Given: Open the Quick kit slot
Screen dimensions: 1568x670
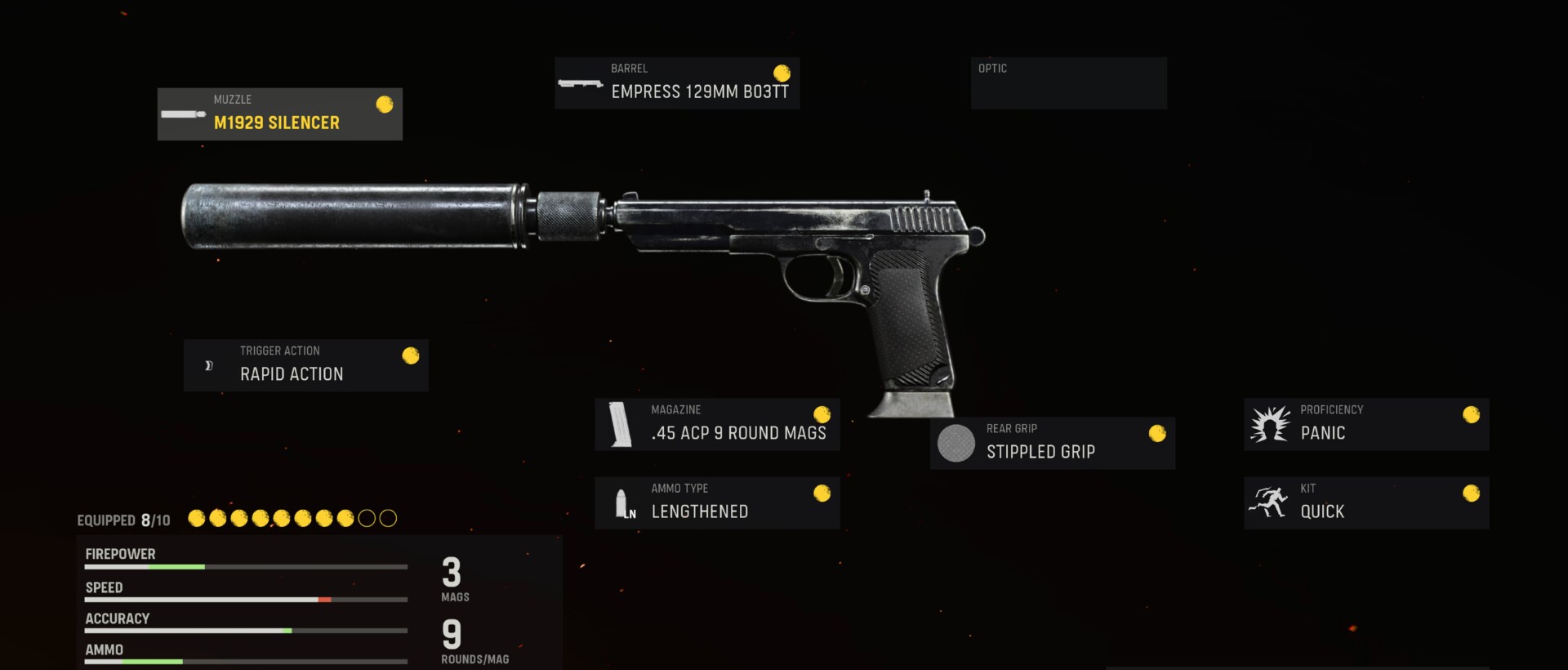Looking at the screenshot, I should click(1365, 502).
